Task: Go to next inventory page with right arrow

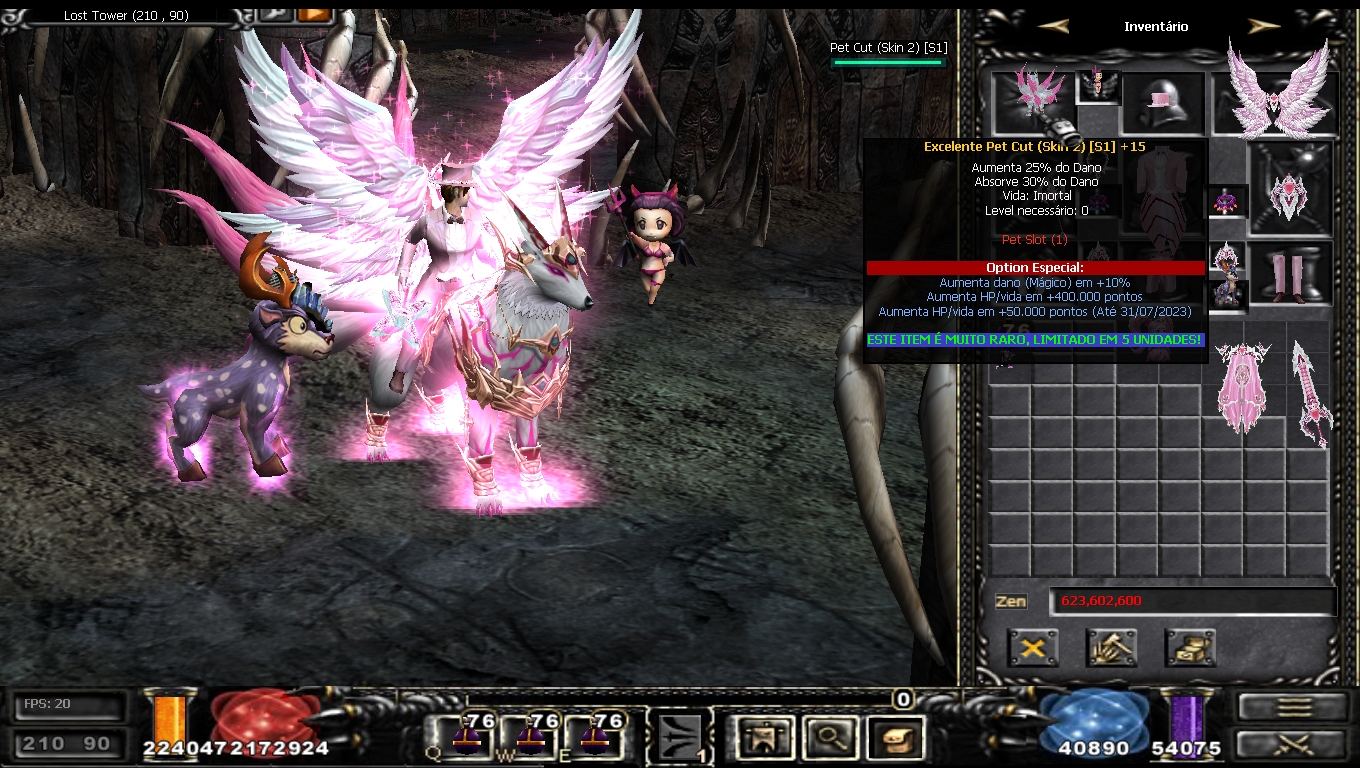Action: coord(1264,27)
